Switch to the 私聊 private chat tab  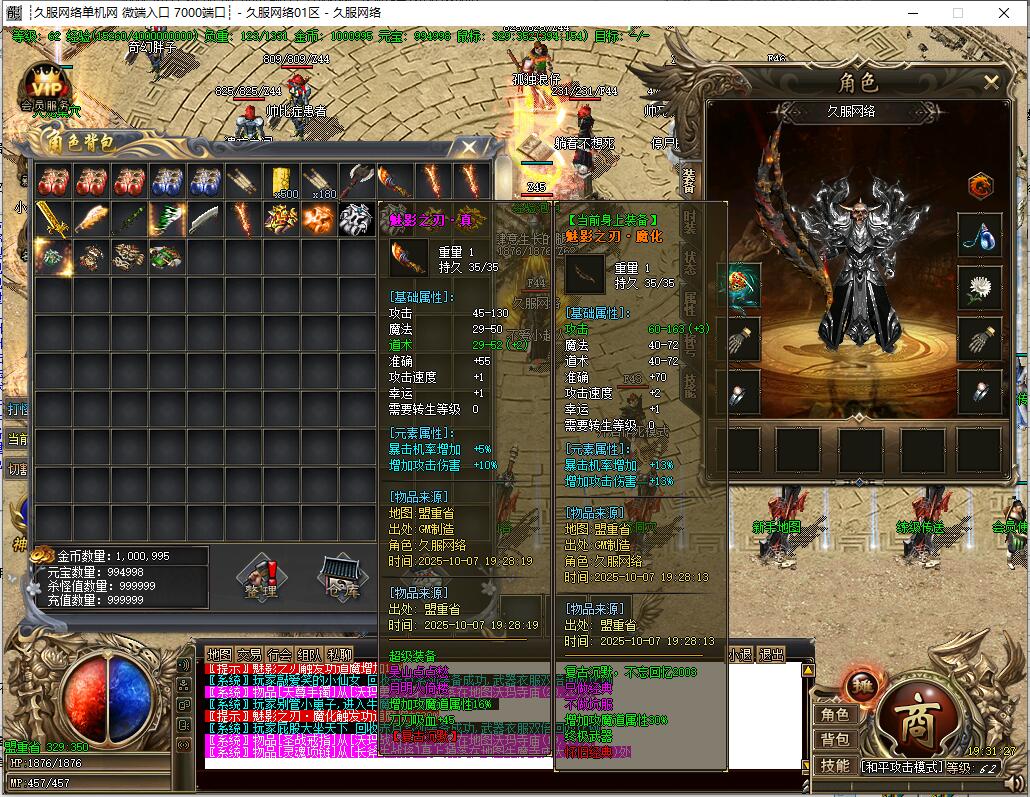(x=339, y=655)
